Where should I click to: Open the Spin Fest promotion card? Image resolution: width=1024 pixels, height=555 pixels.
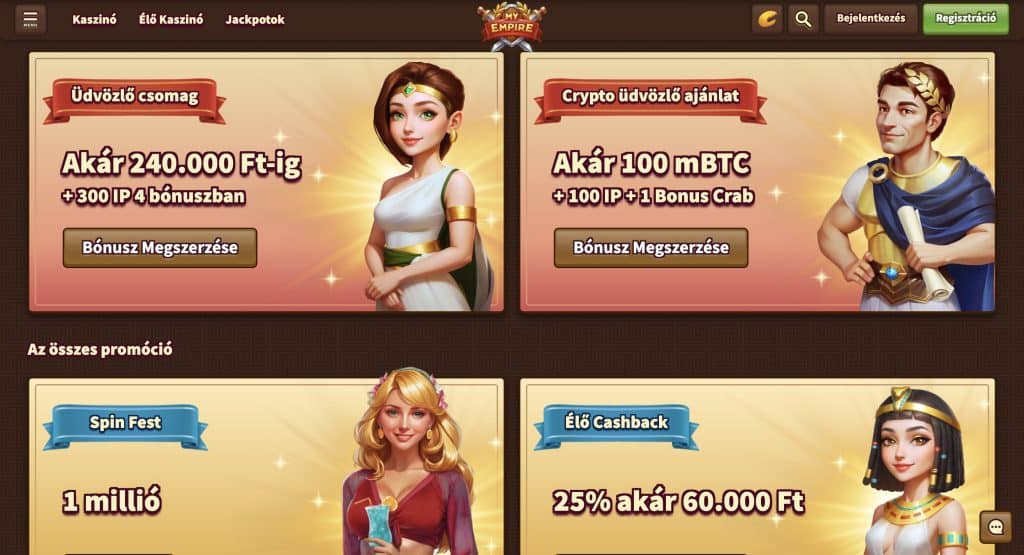tap(266, 466)
